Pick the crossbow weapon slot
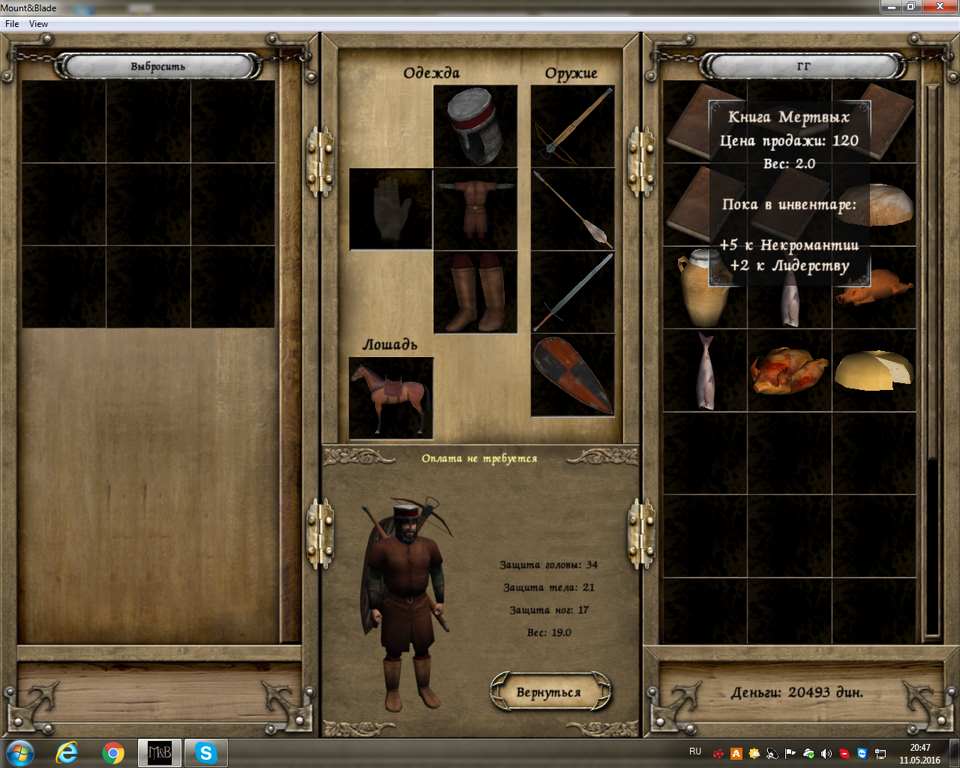This screenshot has height=768, width=960. [x=572, y=126]
